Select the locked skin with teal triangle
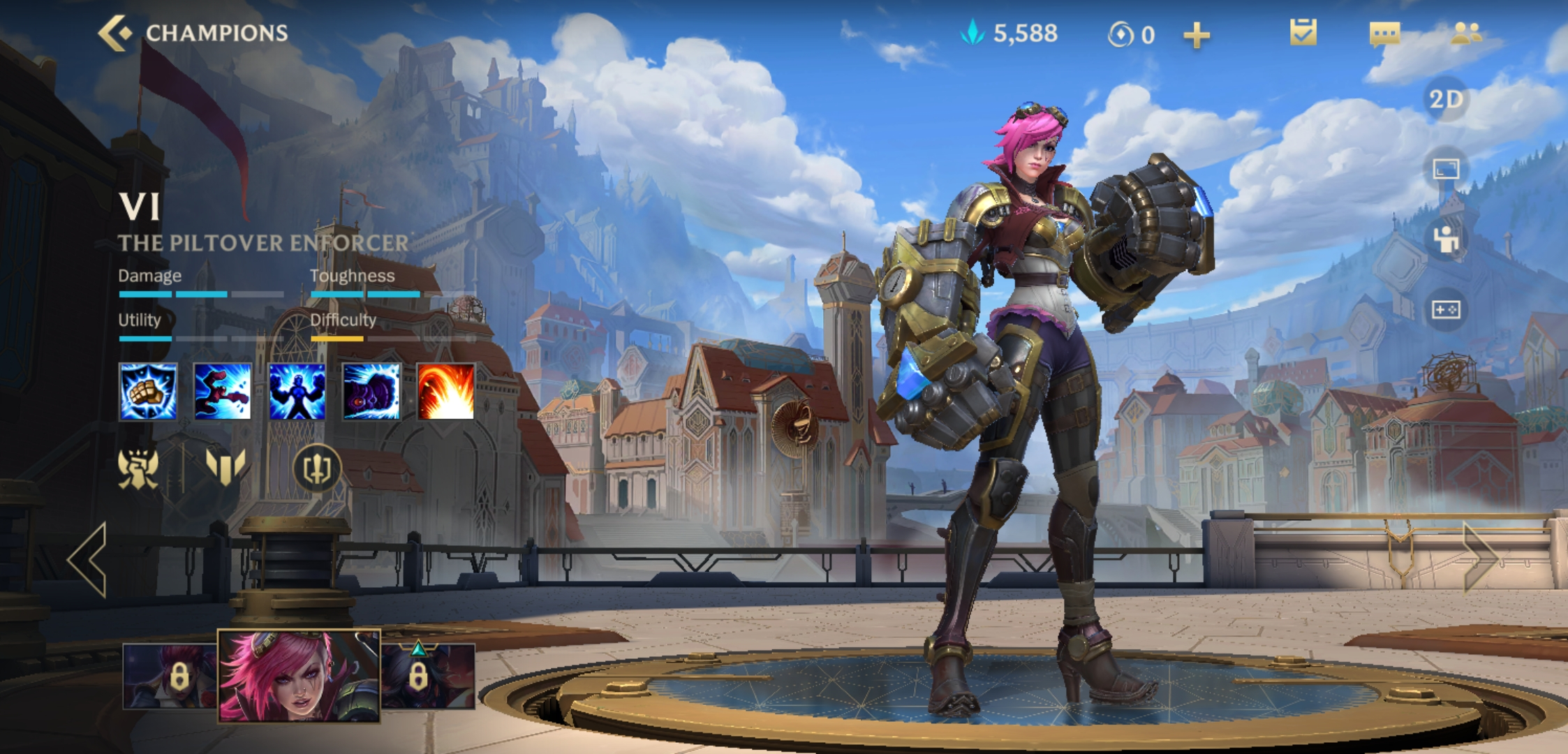 click(427, 676)
